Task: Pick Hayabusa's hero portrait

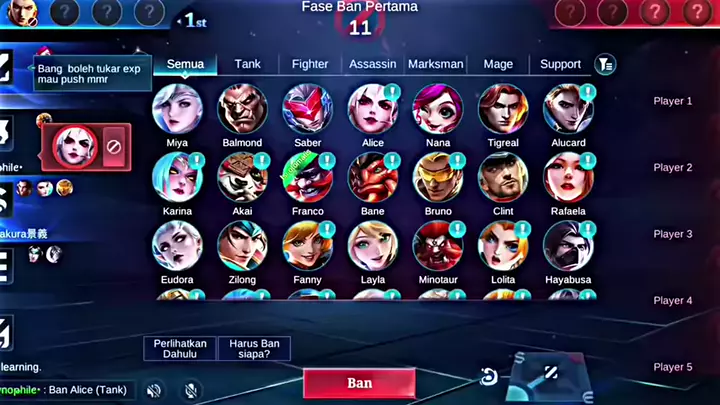Action: click(x=568, y=246)
